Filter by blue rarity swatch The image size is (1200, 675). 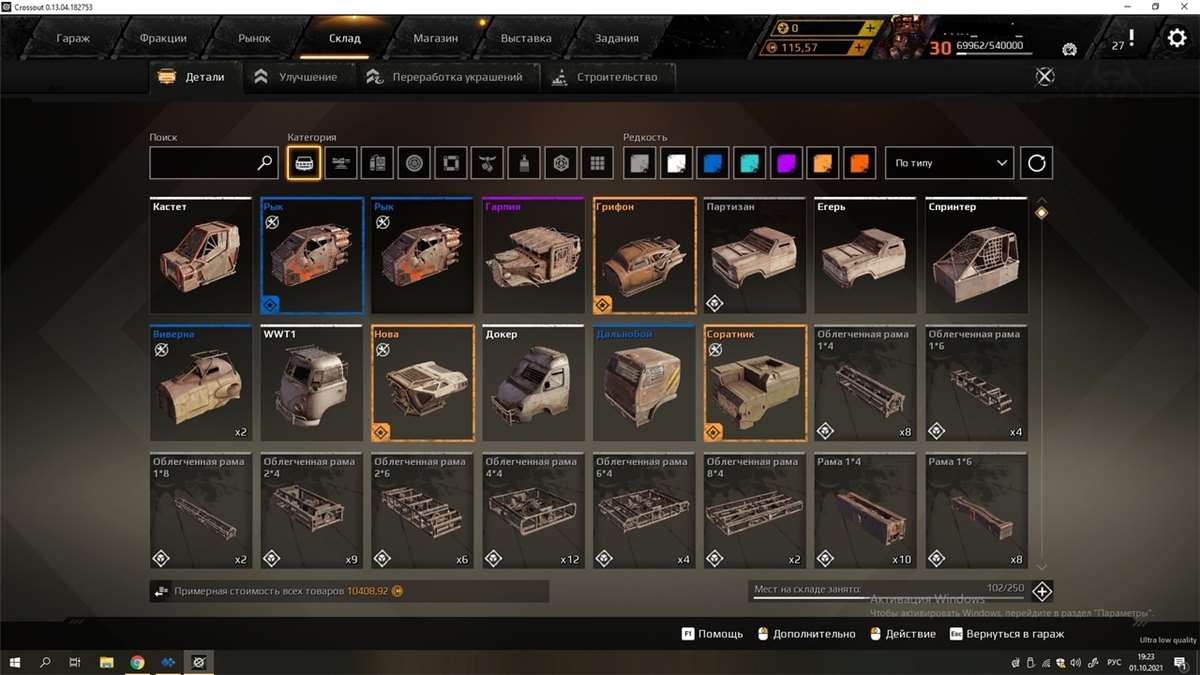pyautogui.click(x=713, y=163)
